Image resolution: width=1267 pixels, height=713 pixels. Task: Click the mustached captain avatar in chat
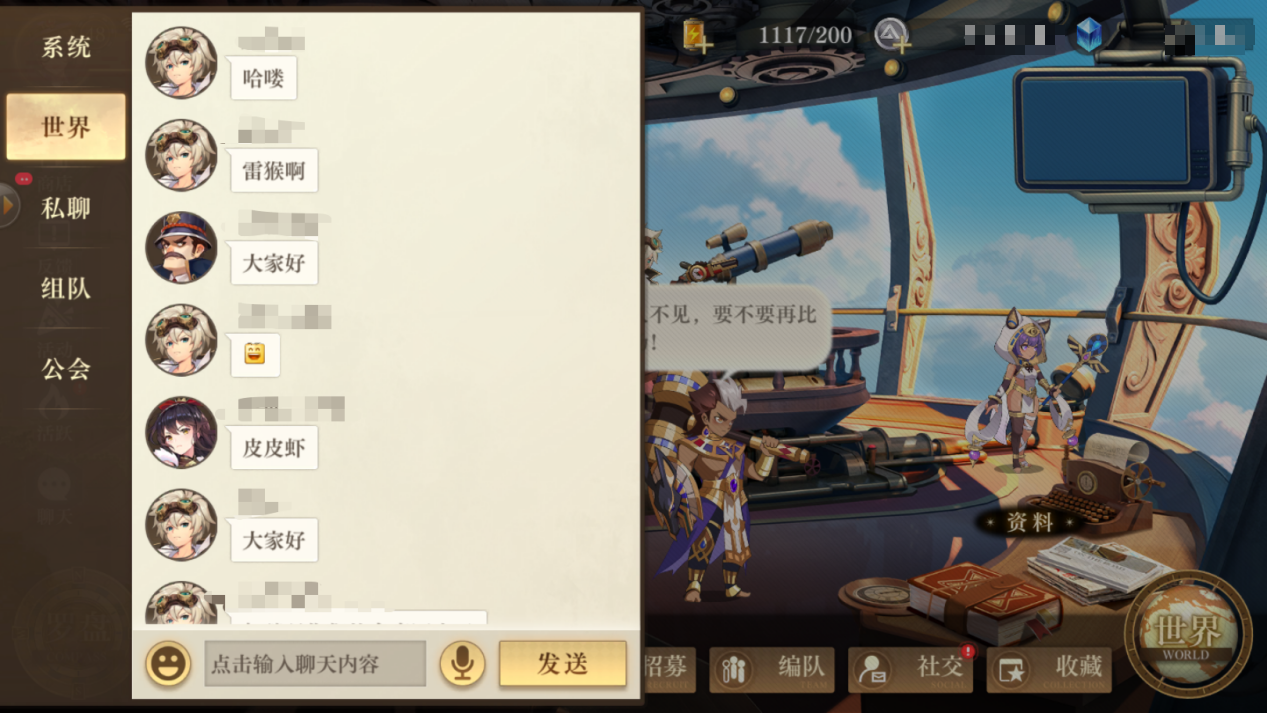point(181,248)
